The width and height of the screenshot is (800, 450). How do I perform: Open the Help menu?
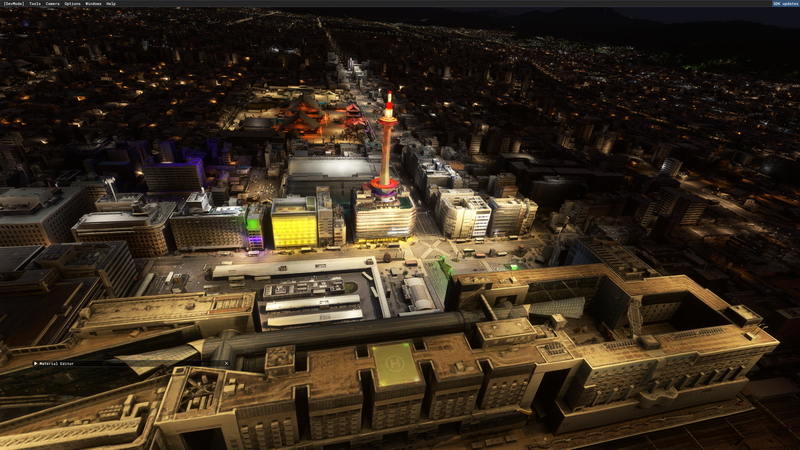click(111, 4)
